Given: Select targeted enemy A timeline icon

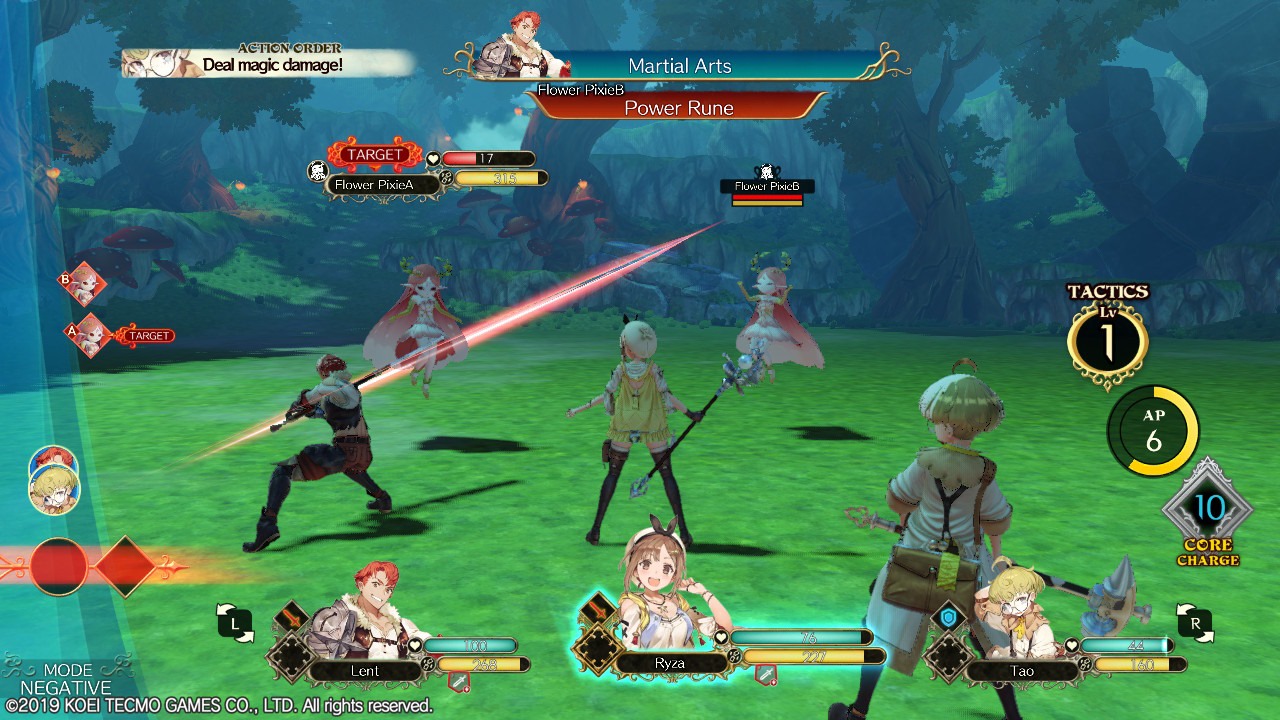Looking at the screenshot, I should pos(88,335).
